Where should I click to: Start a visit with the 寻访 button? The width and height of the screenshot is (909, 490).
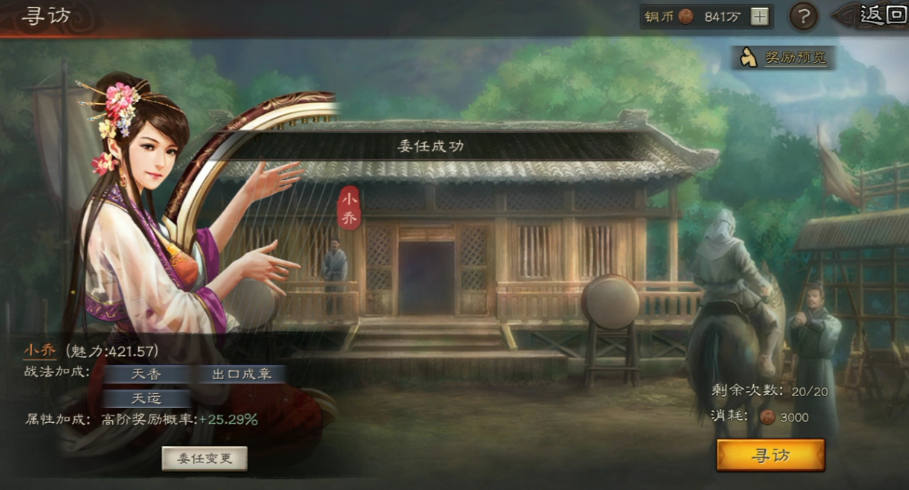point(770,455)
